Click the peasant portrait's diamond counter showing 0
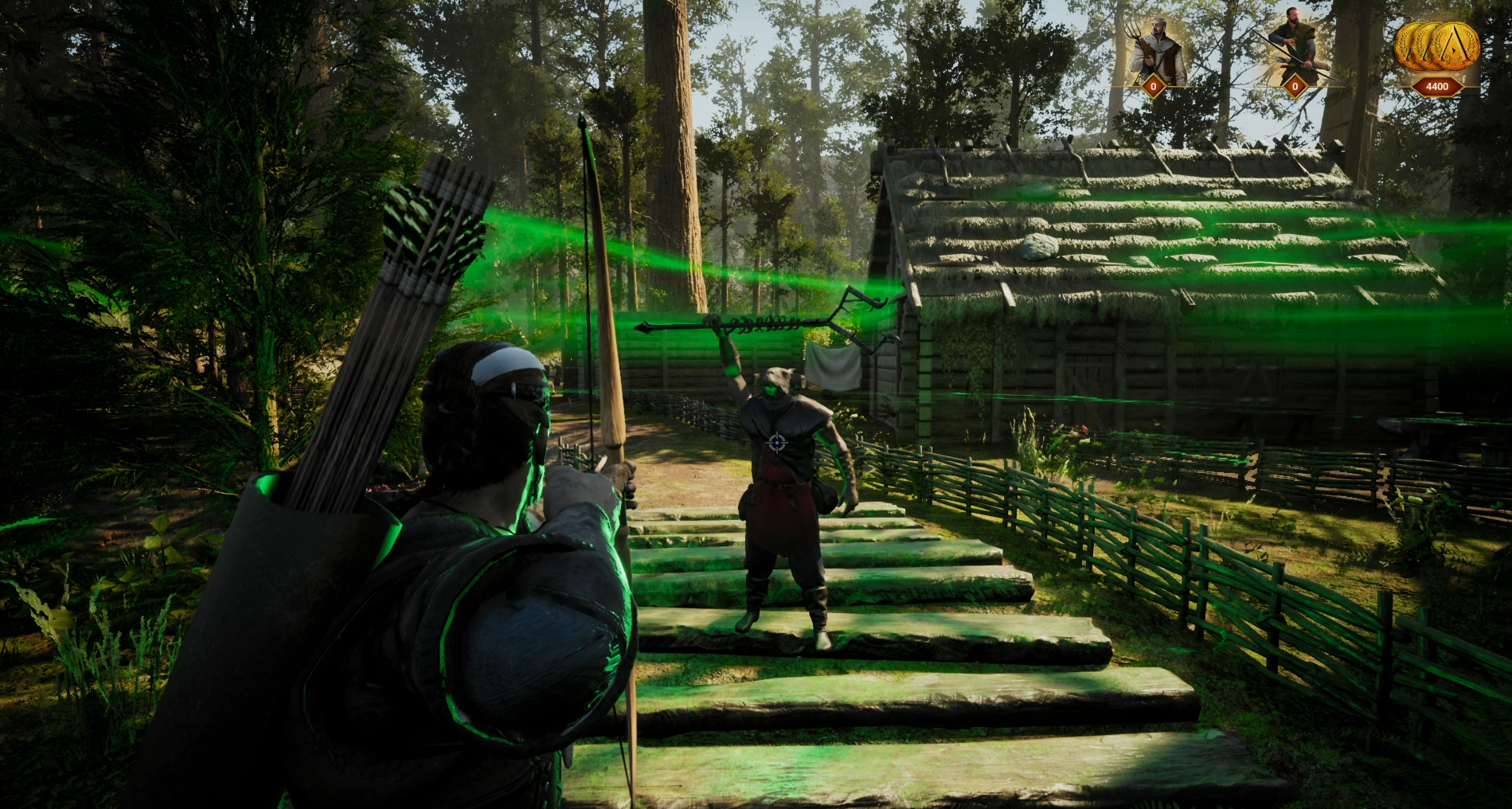The height and width of the screenshot is (809, 1512). click(x=1155, y=86)
